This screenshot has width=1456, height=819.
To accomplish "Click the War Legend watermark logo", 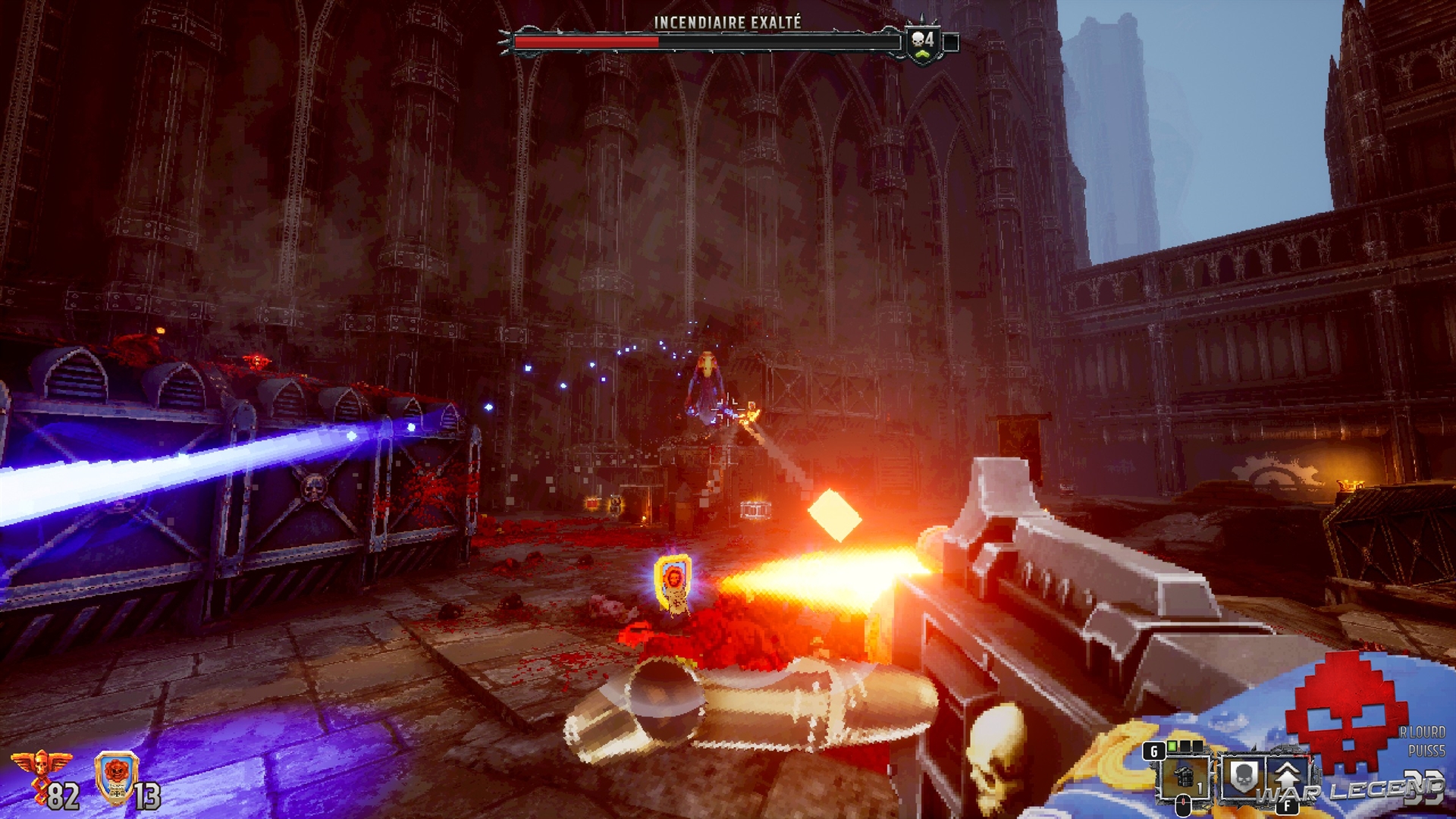I will pos(1349,790).
